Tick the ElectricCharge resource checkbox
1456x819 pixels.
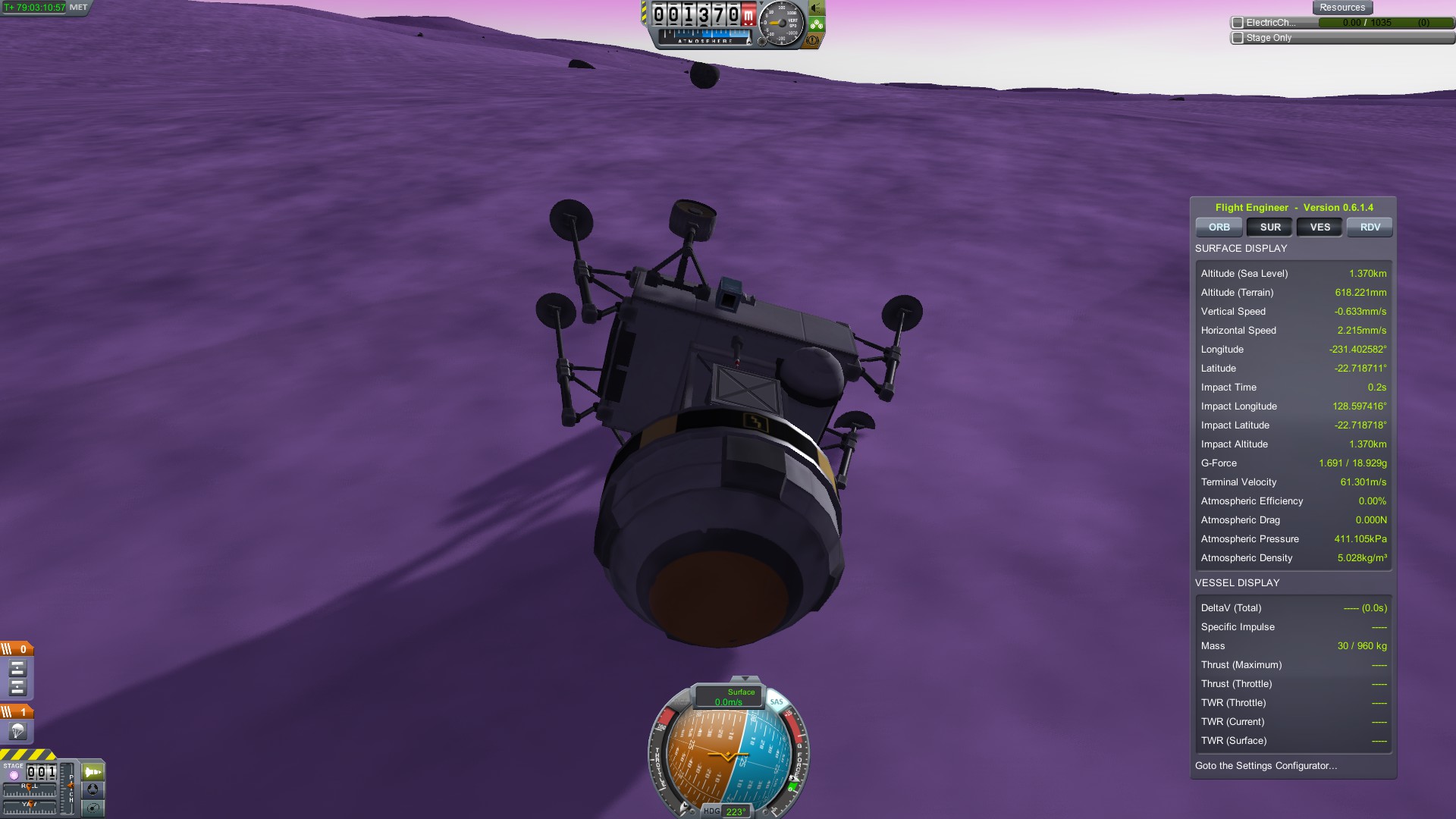pyautogui.click(x=1238, y=23)
